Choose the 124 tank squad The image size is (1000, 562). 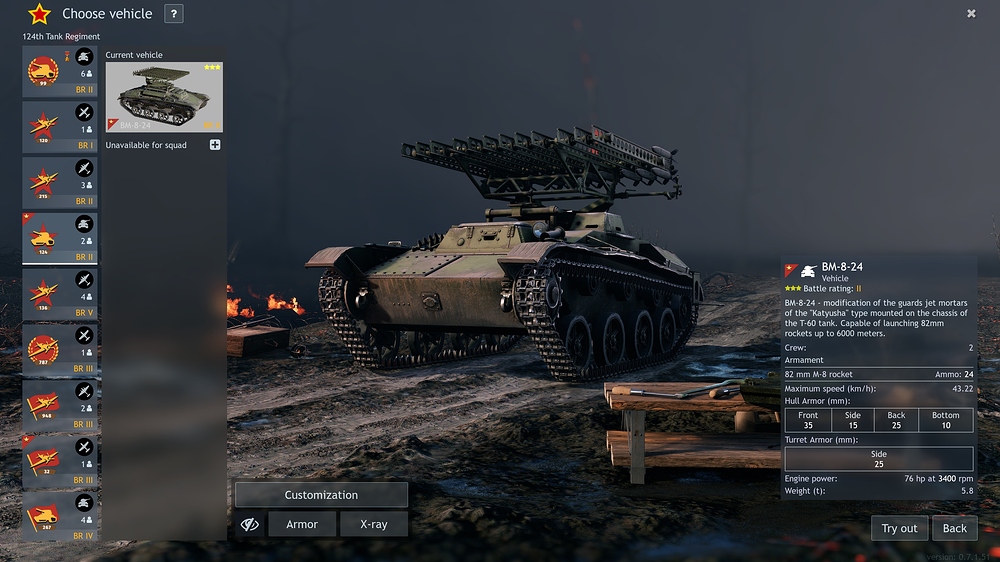click(60, 238)
